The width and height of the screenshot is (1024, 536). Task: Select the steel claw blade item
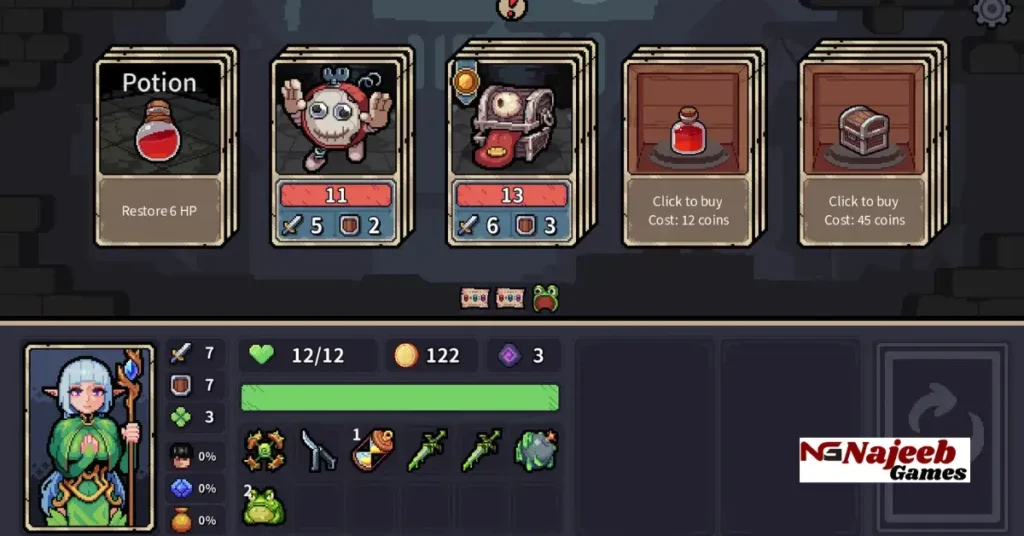[319, 452]
